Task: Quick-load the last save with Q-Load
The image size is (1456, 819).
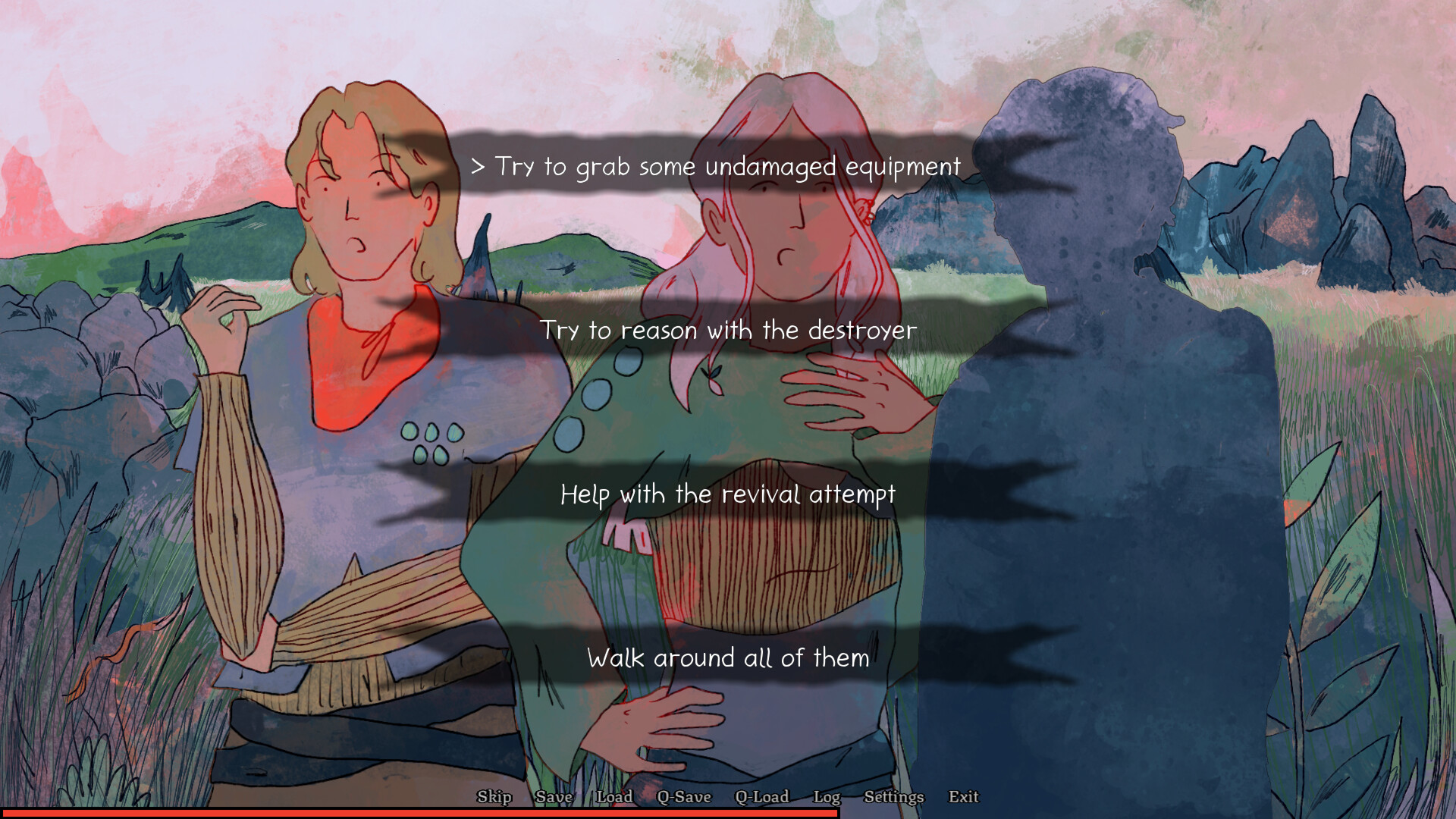Action: [762, 797]
